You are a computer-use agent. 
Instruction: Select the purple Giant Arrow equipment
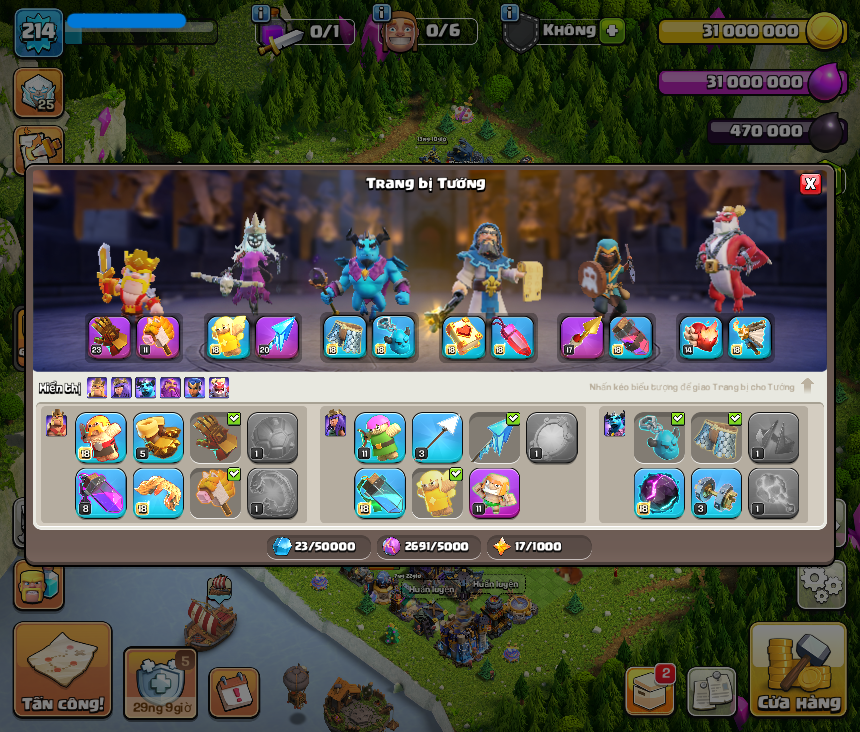[277, 337]
